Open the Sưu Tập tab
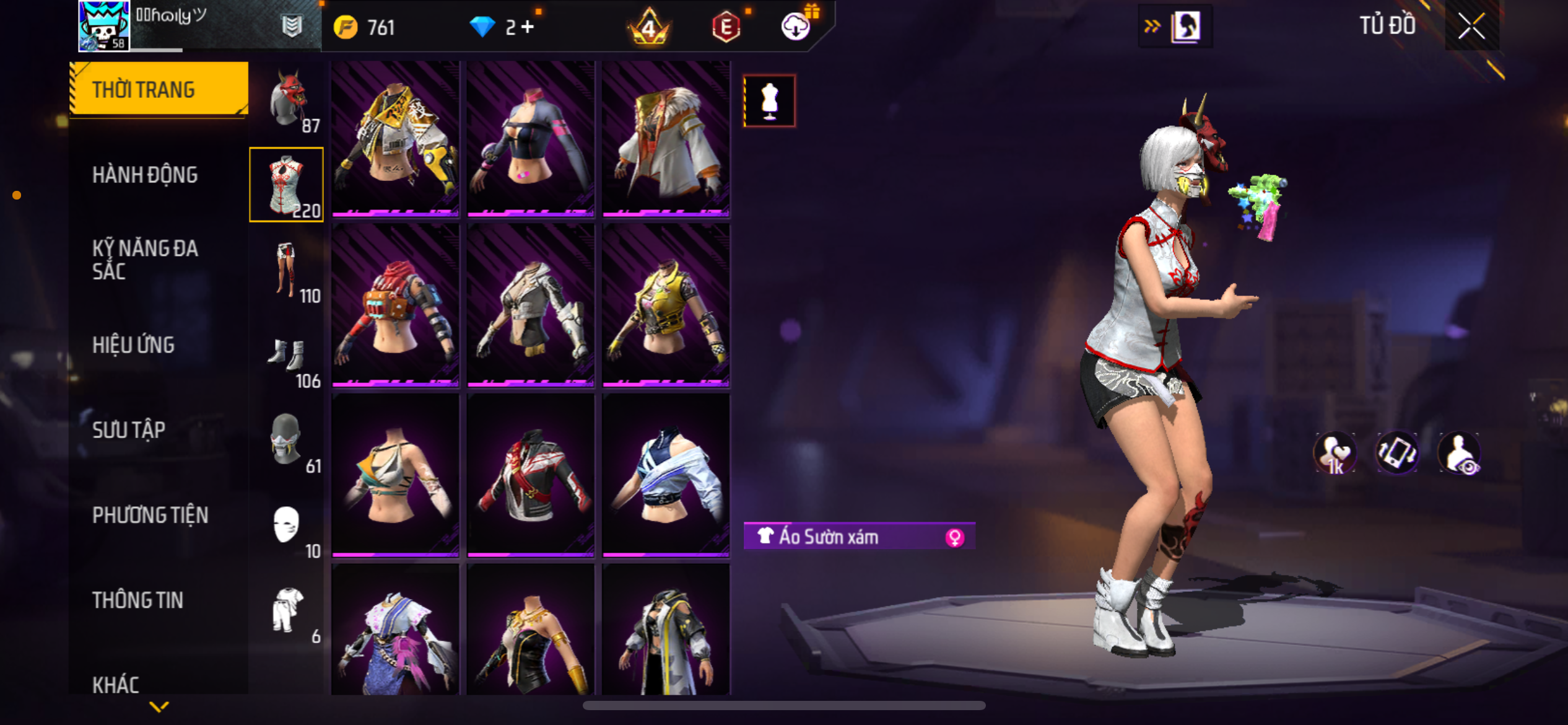Screen dimensions: 1568x725 tap(129, 430)
